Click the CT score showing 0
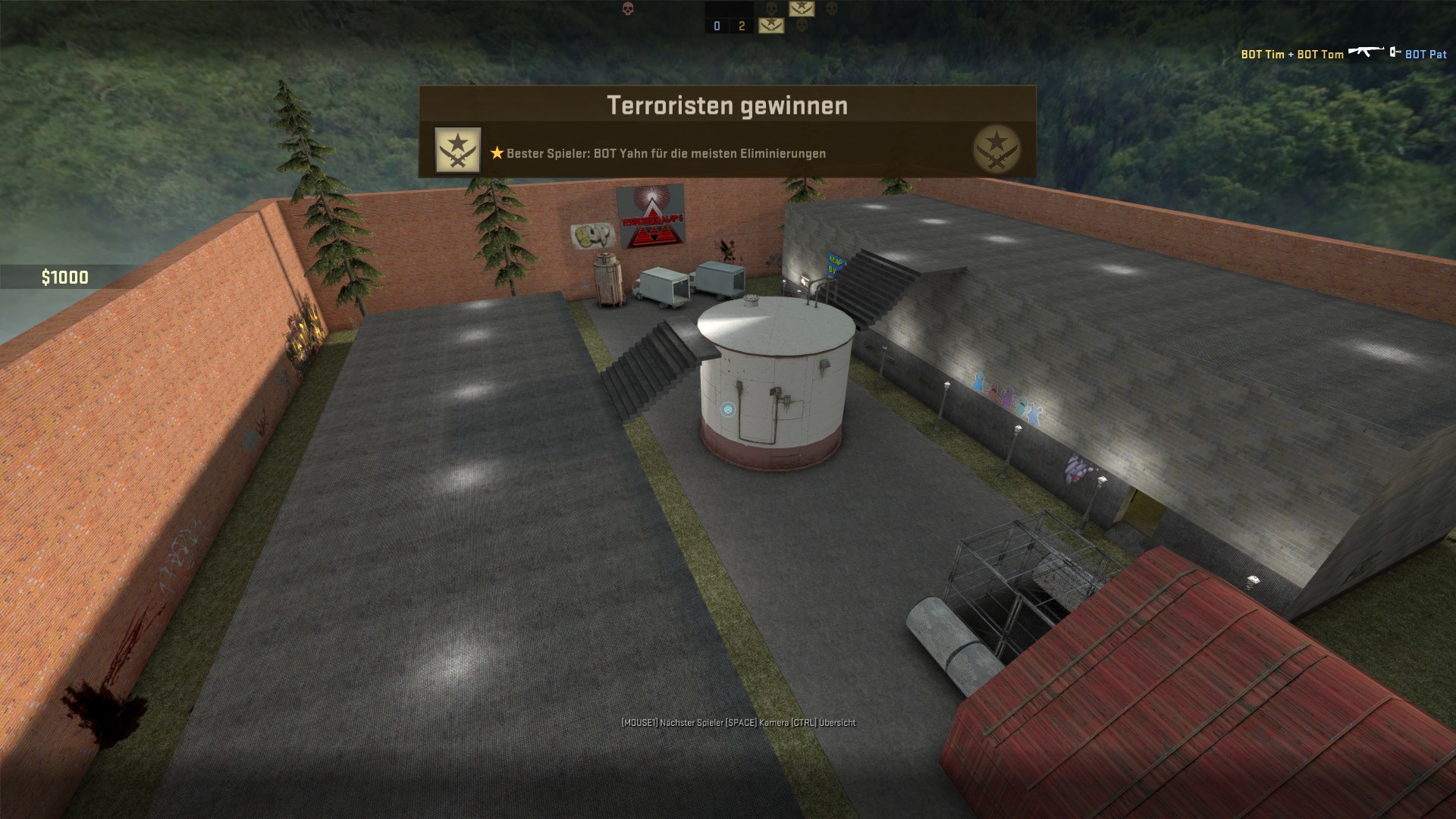 coord(717,25)
